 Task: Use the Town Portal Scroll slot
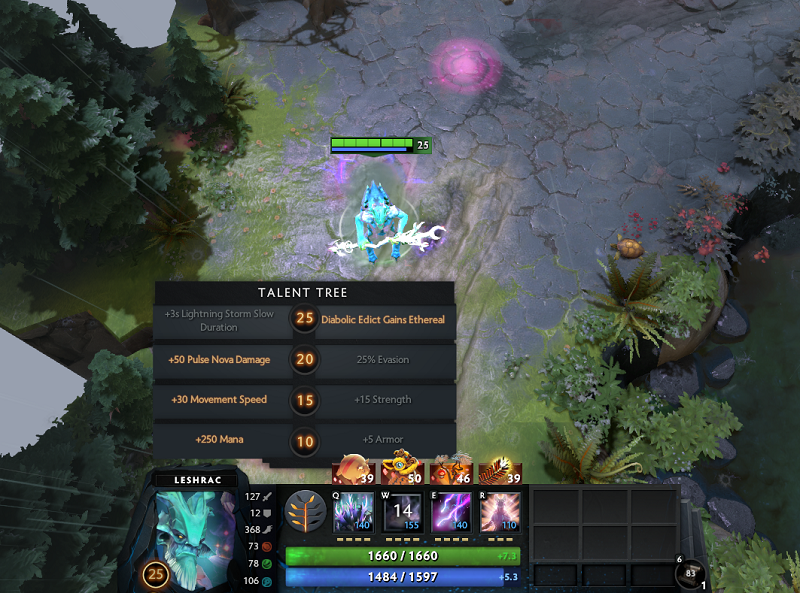[x=690, y=574]
